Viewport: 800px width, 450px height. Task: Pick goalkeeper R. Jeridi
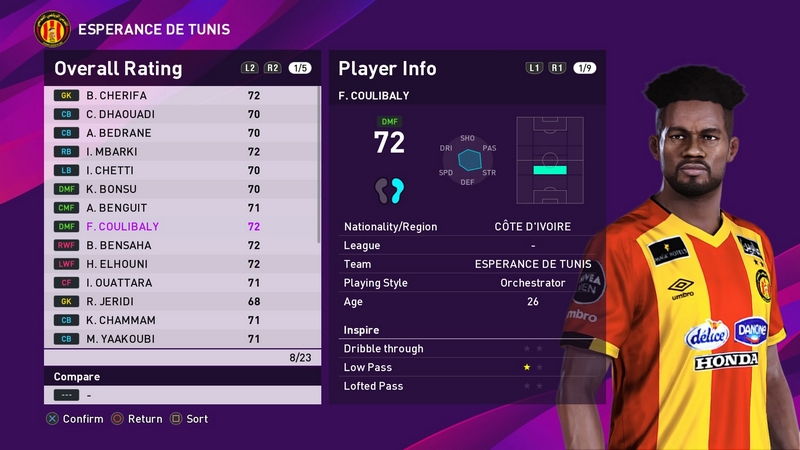point(180,301)
